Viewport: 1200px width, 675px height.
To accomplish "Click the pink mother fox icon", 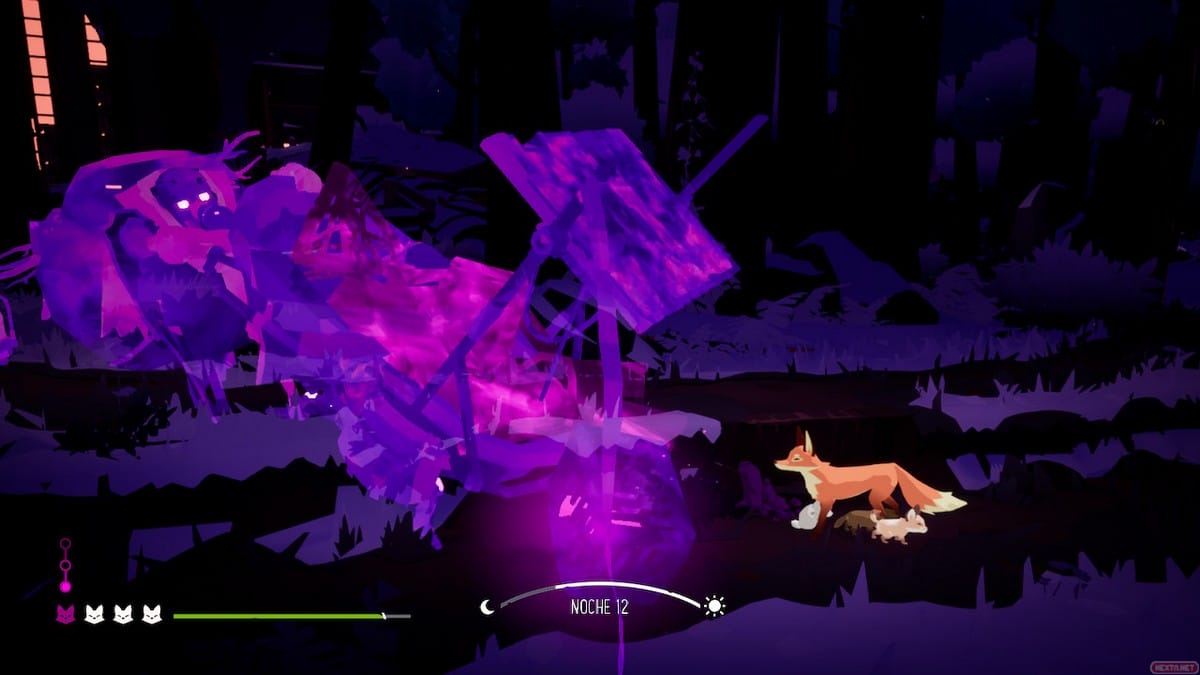I will click(x=65, y=615).
